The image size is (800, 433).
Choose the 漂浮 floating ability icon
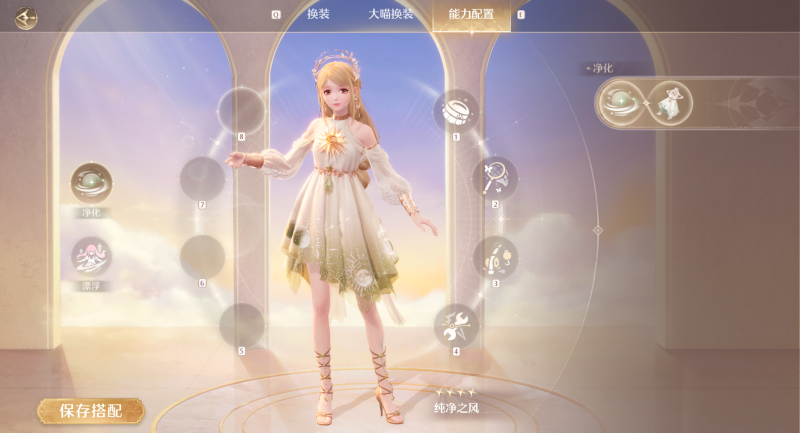[91, 256]
